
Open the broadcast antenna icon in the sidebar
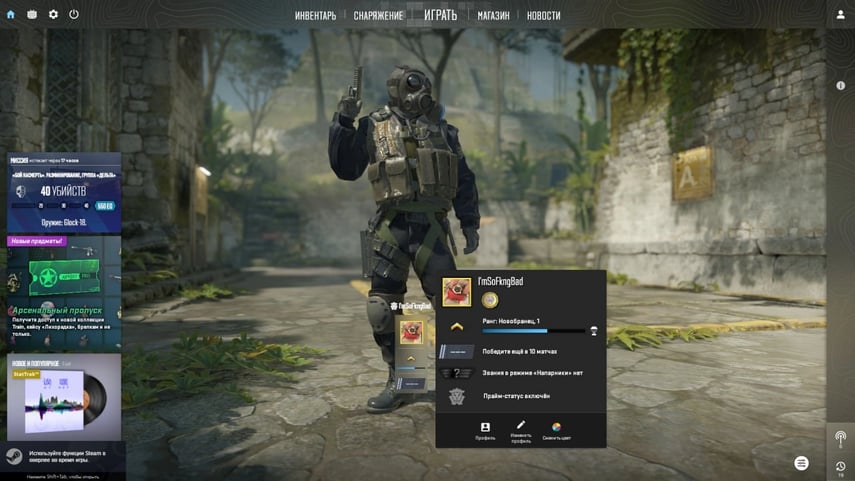840,438
